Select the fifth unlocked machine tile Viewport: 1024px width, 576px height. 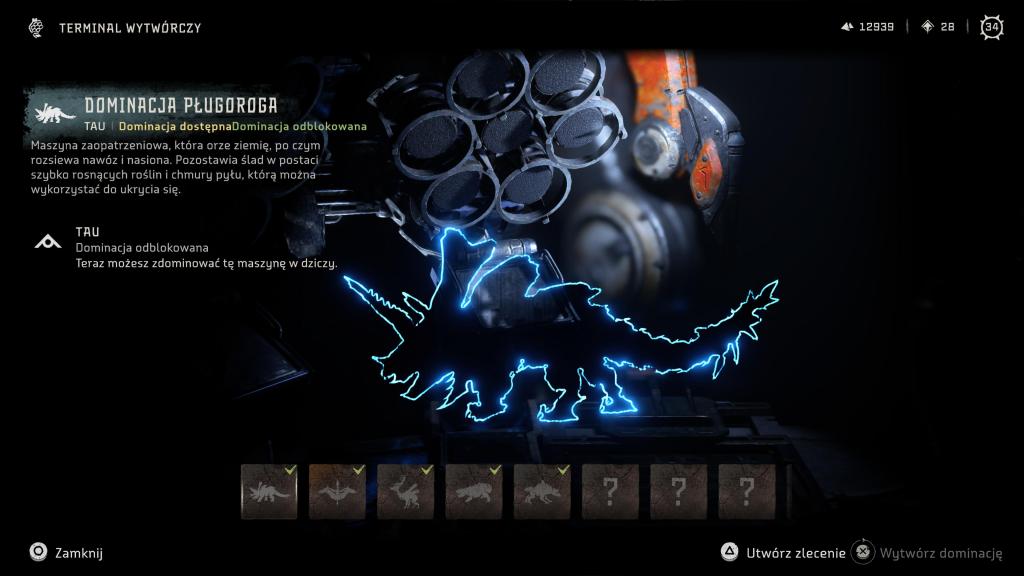[x=541, y=491]
